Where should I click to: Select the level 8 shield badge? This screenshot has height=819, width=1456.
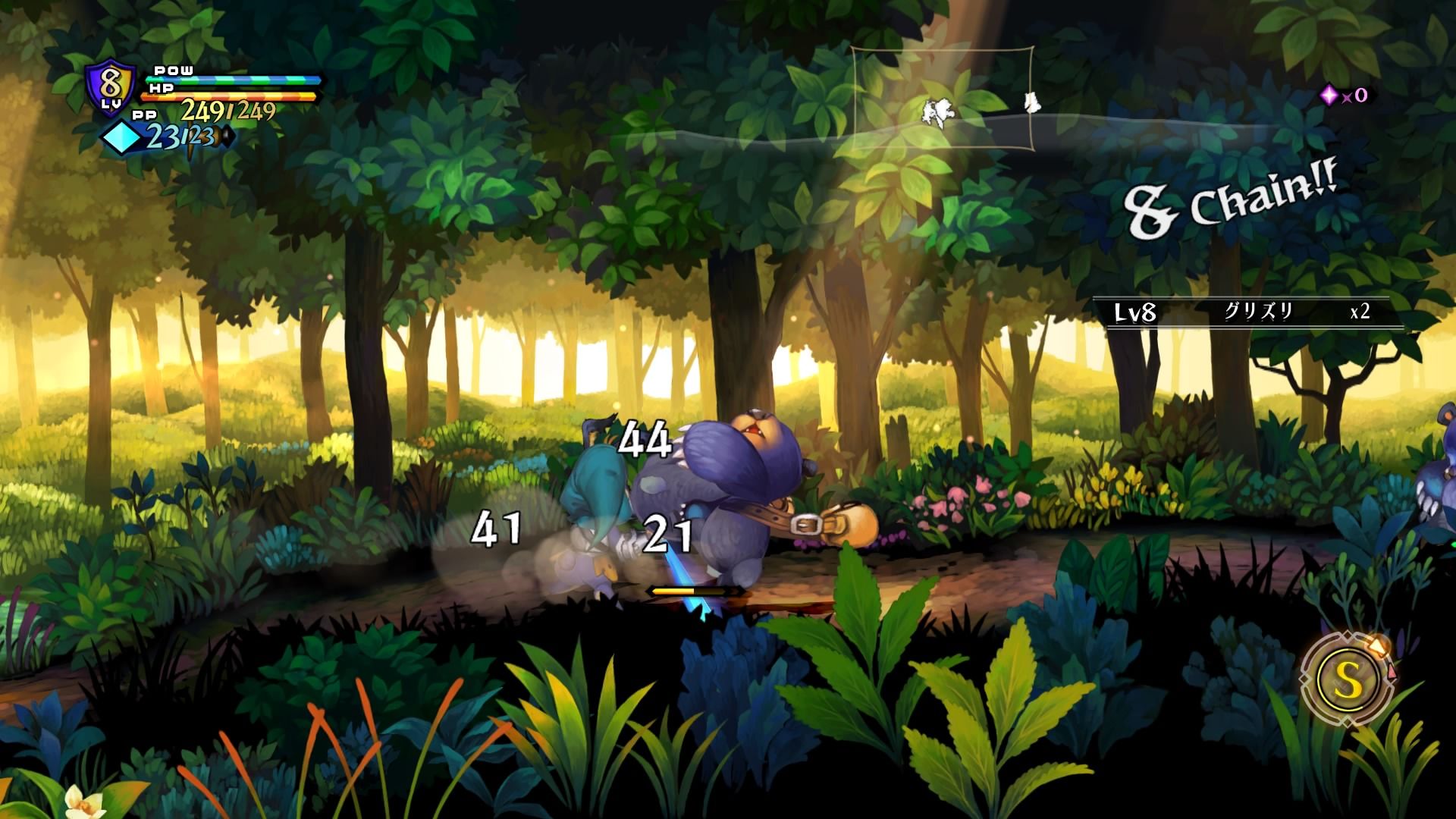pyautogui.click(x=111, y=86)
